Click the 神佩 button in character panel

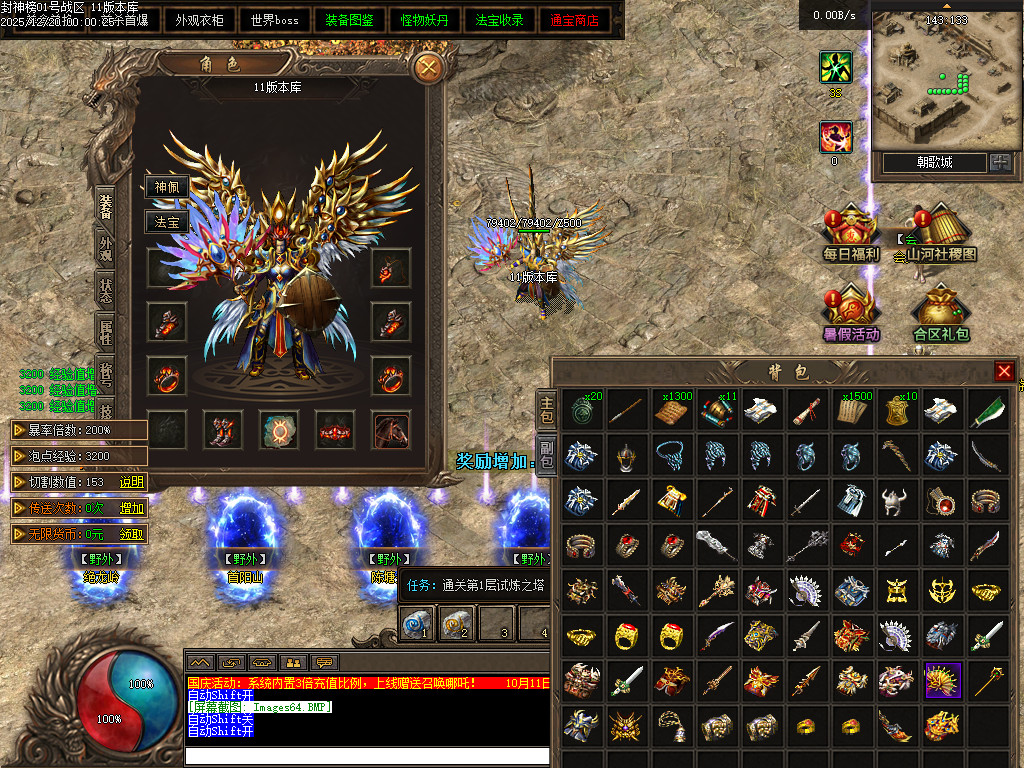(x=166, y=187)
